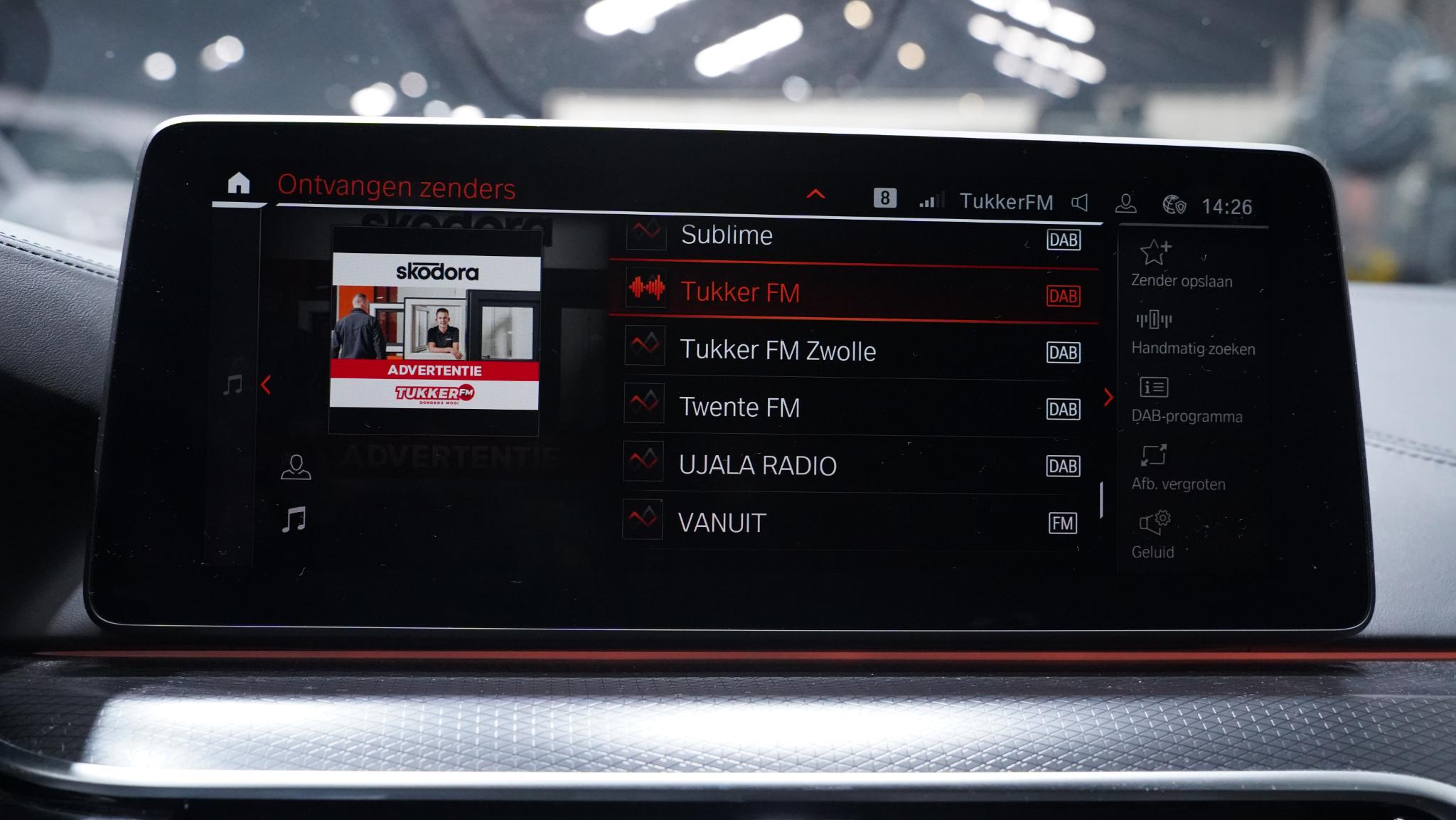Image resolution: width=1456 pixels, height=820 pixels.
Task: Open the driver profile icon in status bar
Action: (1125, 204)
